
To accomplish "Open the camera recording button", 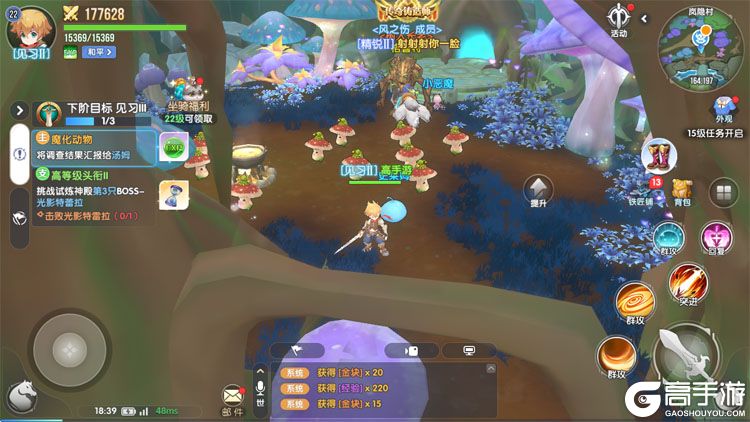I will (x=410, y=351).
